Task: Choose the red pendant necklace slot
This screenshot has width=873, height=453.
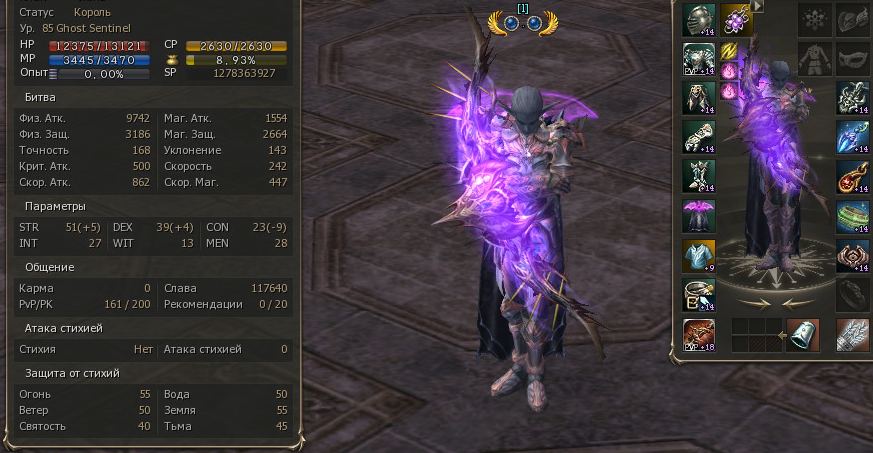Action: 852,176
